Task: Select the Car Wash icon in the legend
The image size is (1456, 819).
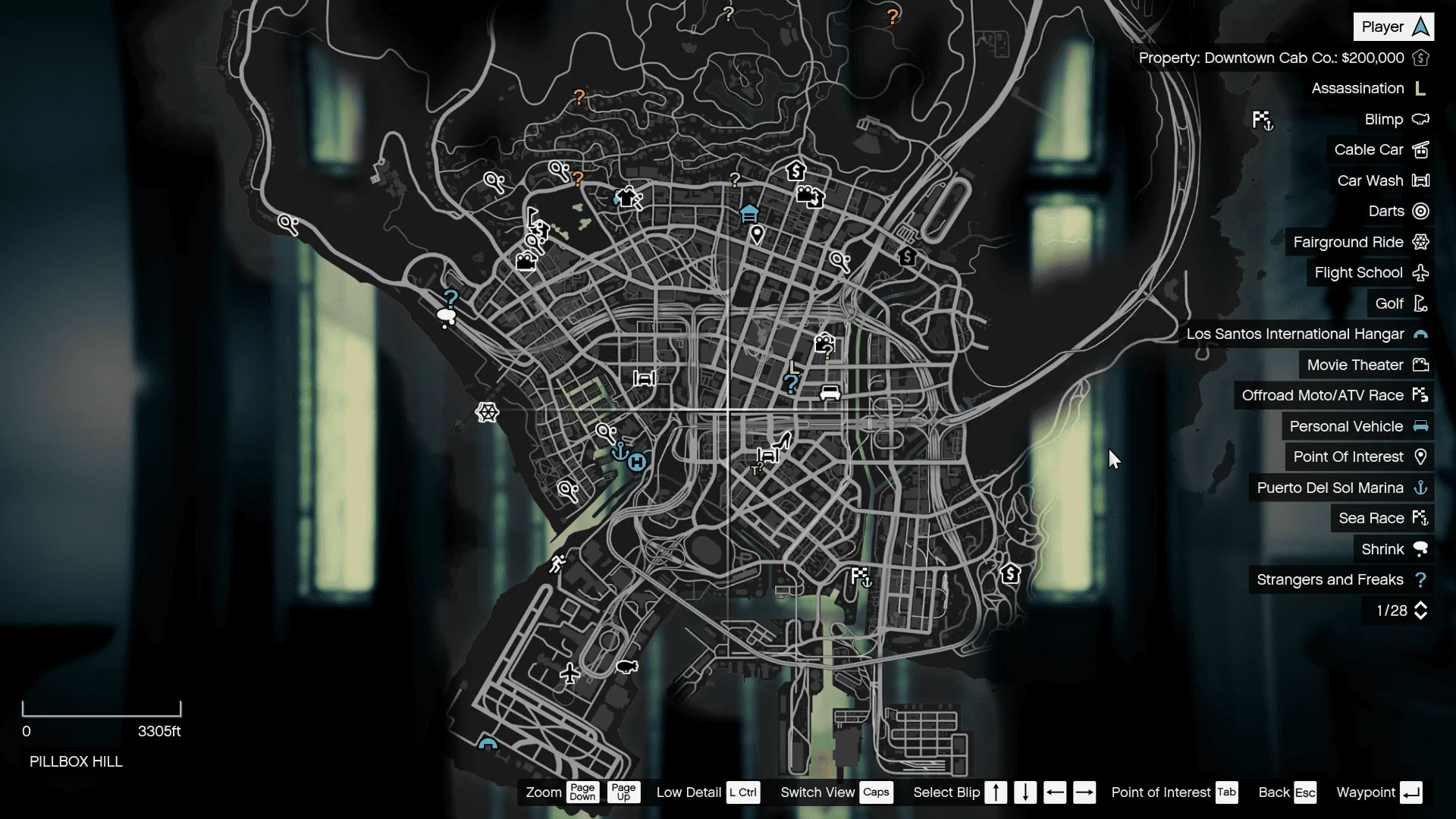Action: click(1419, 180)
